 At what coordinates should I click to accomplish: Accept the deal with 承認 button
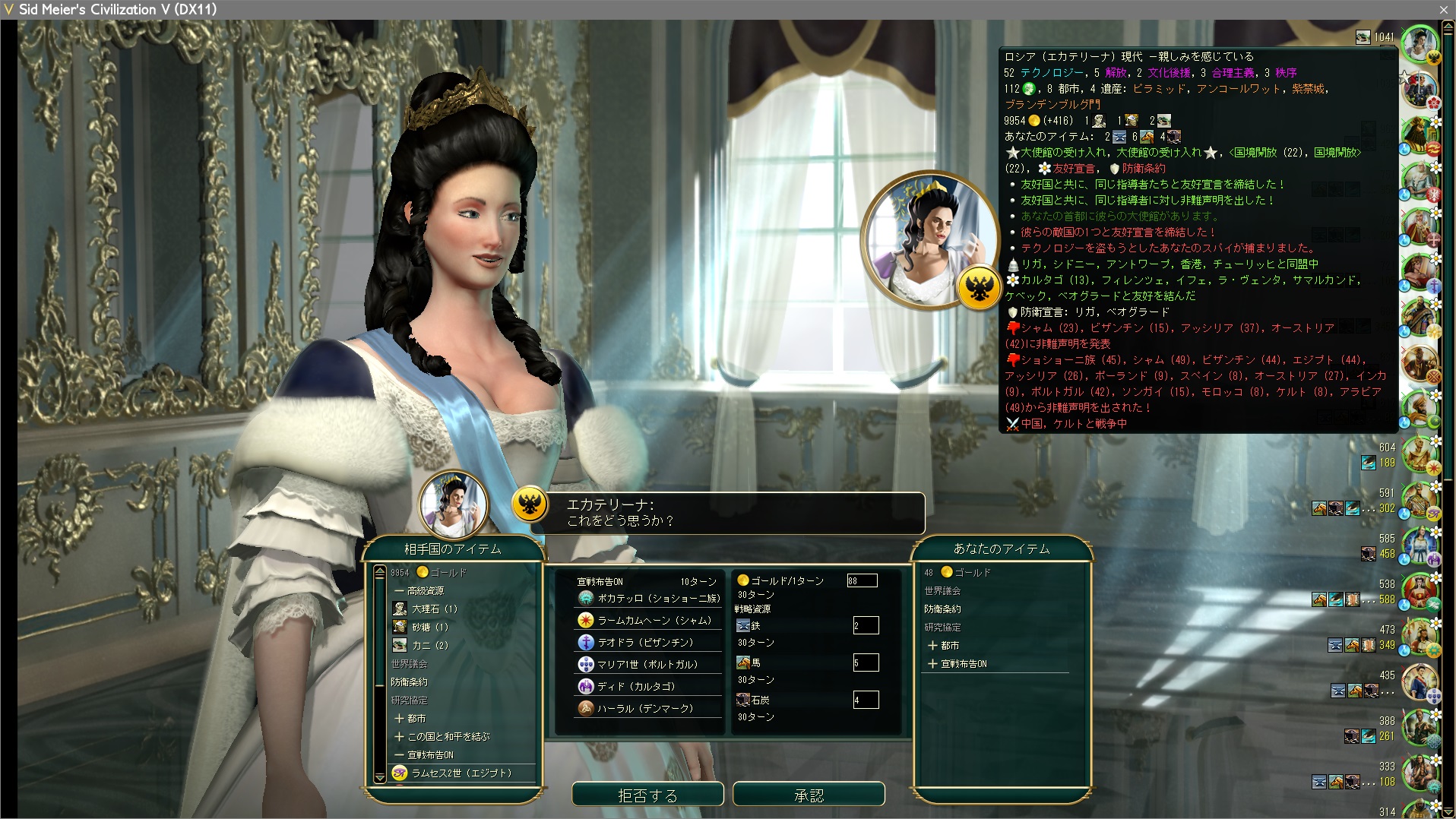pyautogui.click(x=809, y=795)
